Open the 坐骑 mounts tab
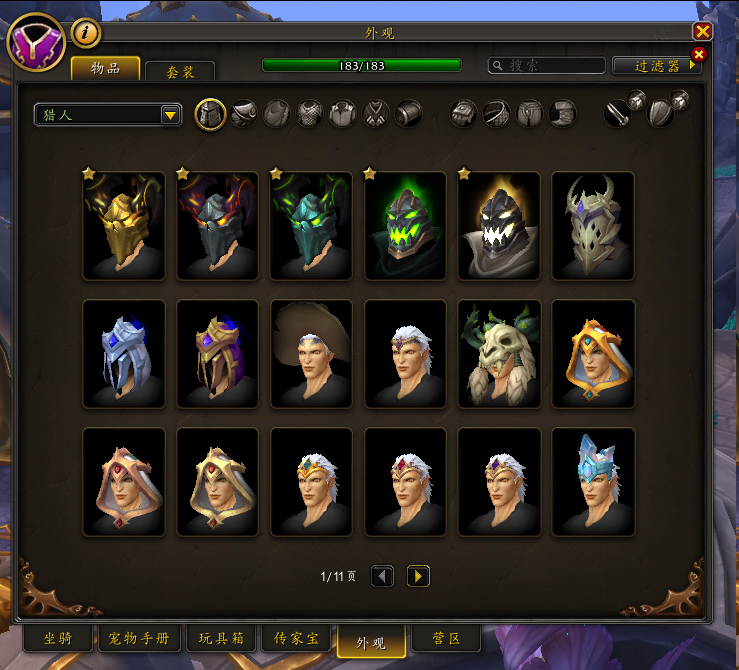This screenshot has height=670, width=739. tap(57, 638)
